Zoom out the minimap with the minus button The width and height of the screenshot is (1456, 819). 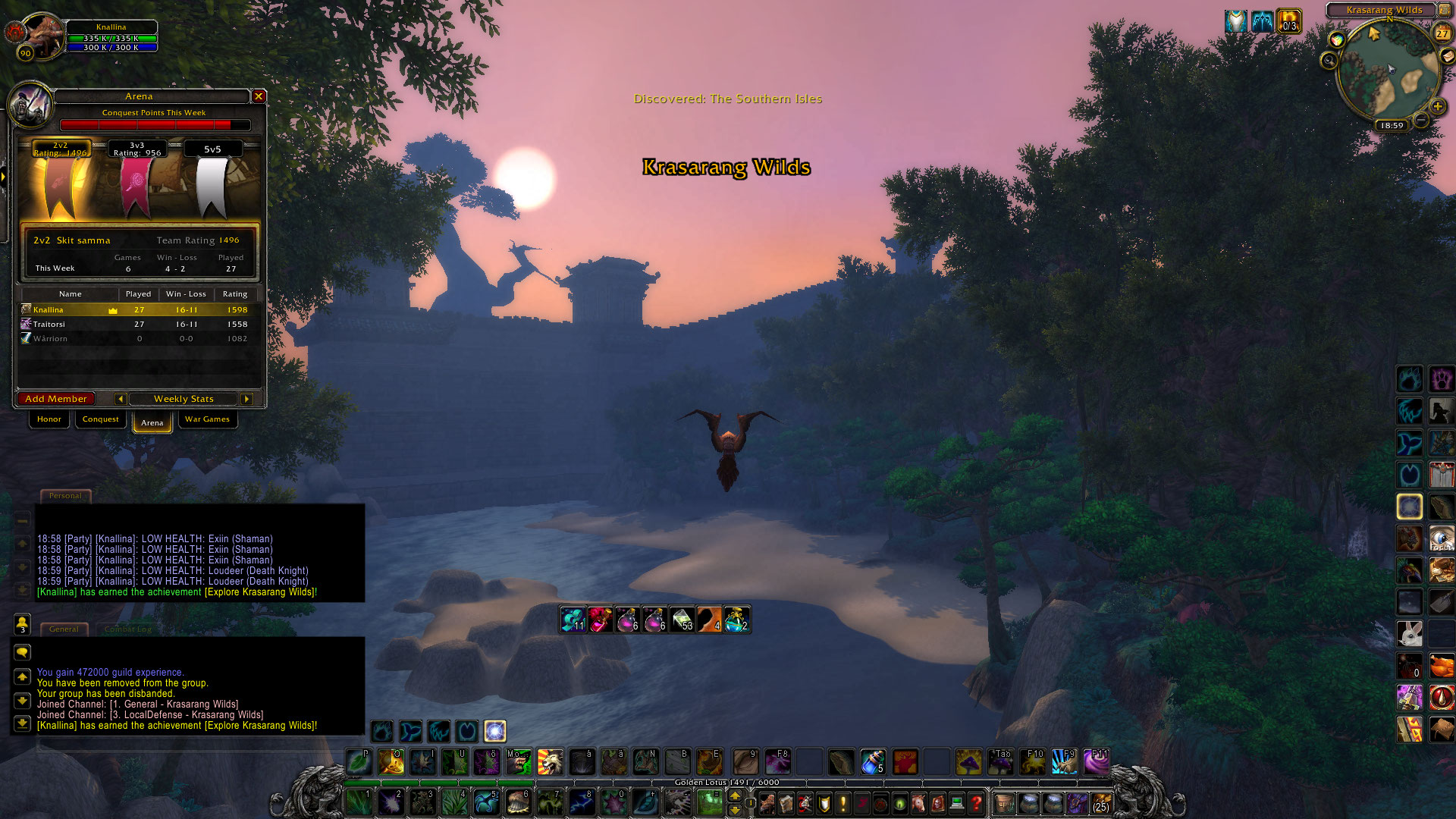1422,120
